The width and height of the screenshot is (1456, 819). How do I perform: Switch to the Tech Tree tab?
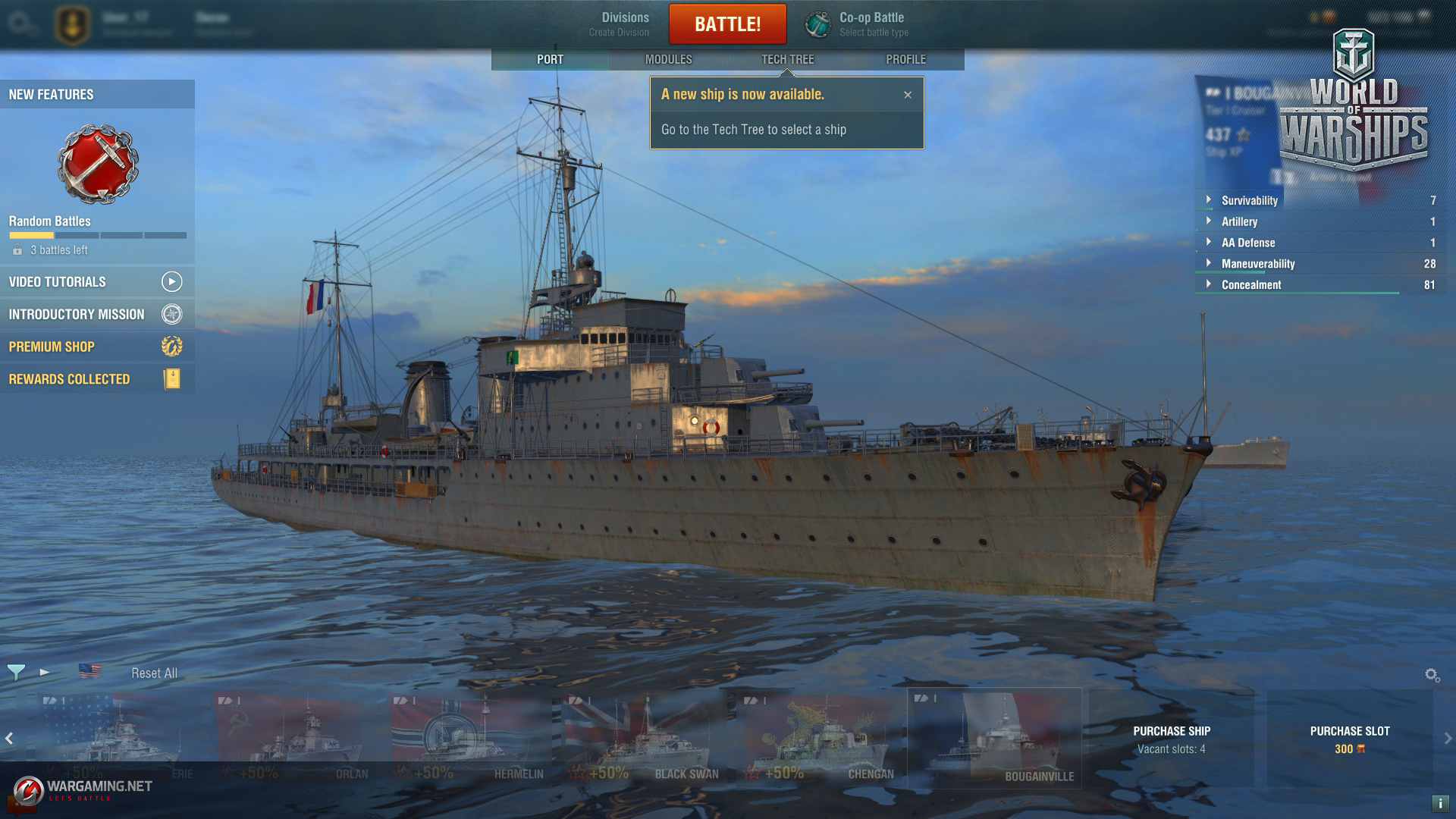[x=787, y=59]
